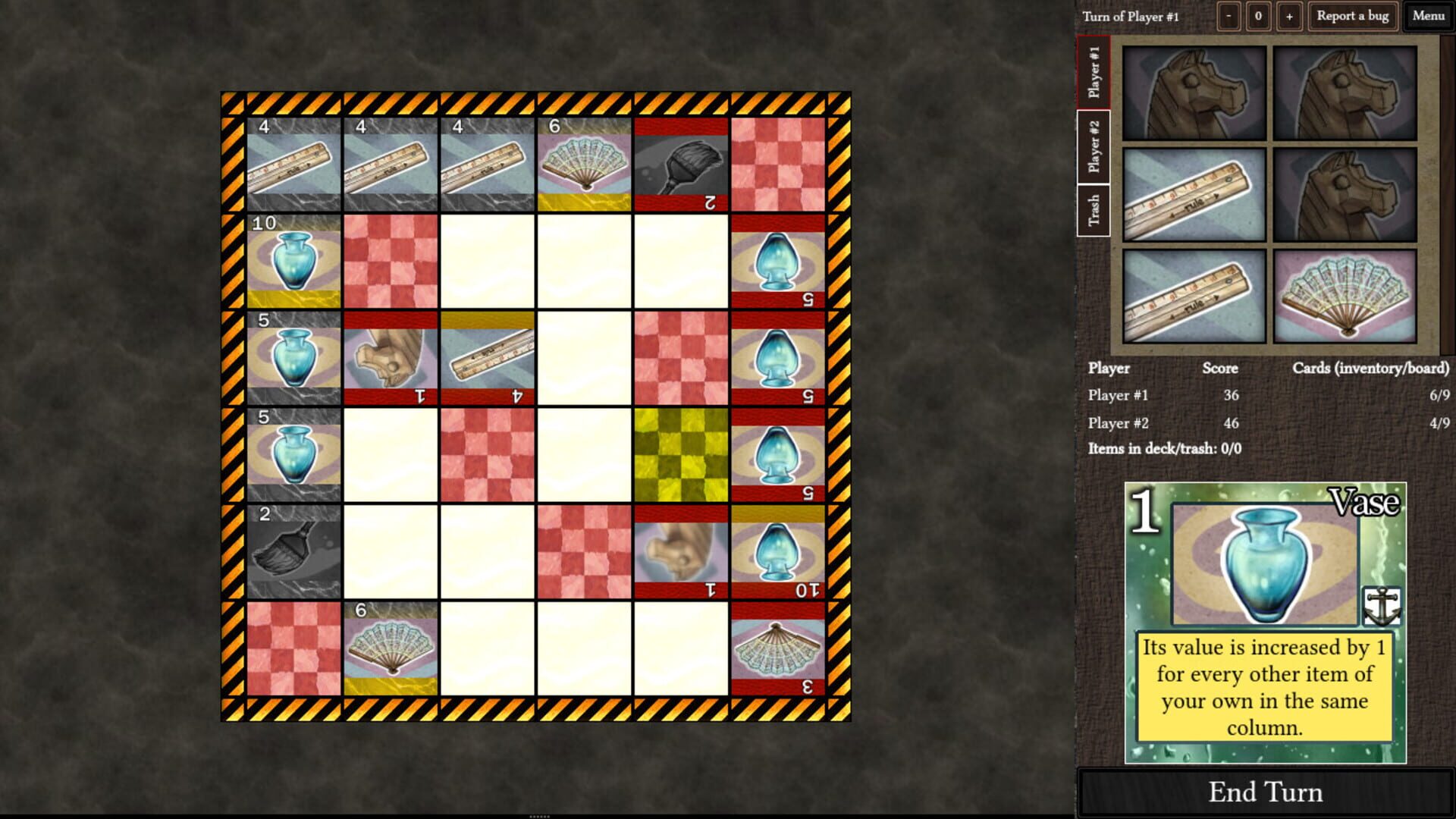Click the vase tile with value 10 on the board
Image resolution: width=1456 pixels, height=819 pixels.
[x=294, y=262]
